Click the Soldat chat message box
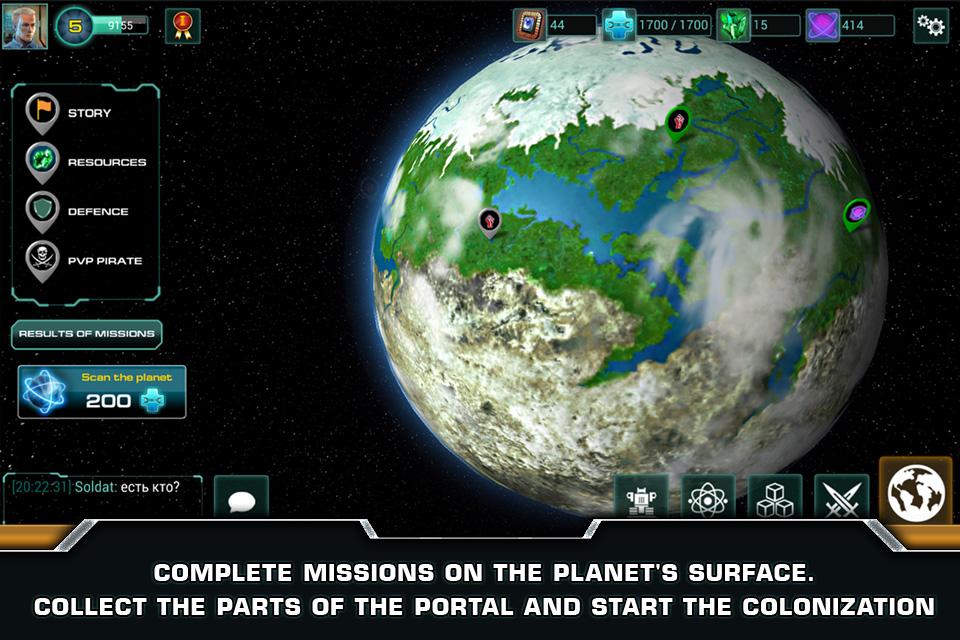Viewport: 960px width, 640px height. point(103,495)
